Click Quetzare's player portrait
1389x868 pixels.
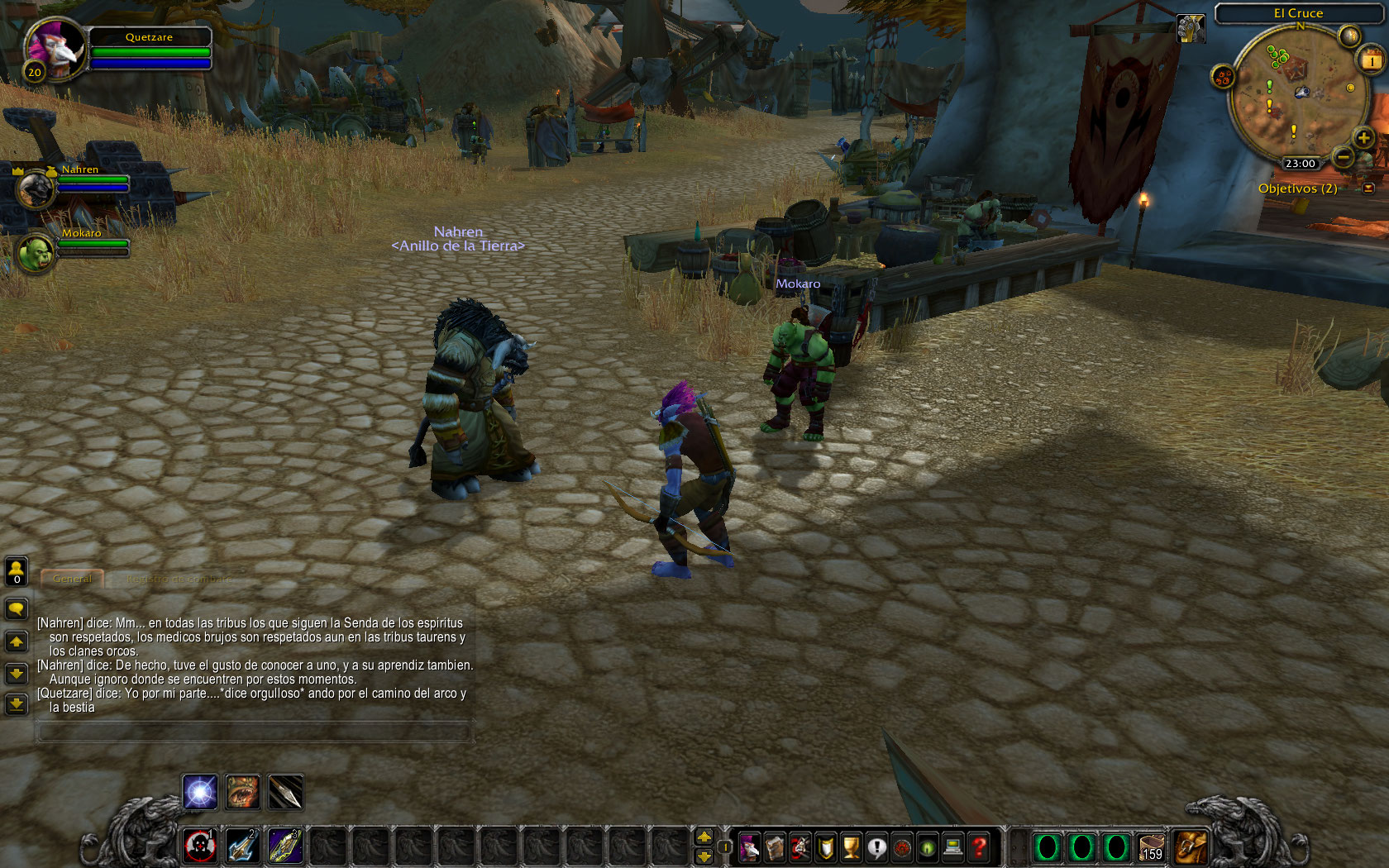click(x=55, y=47)
